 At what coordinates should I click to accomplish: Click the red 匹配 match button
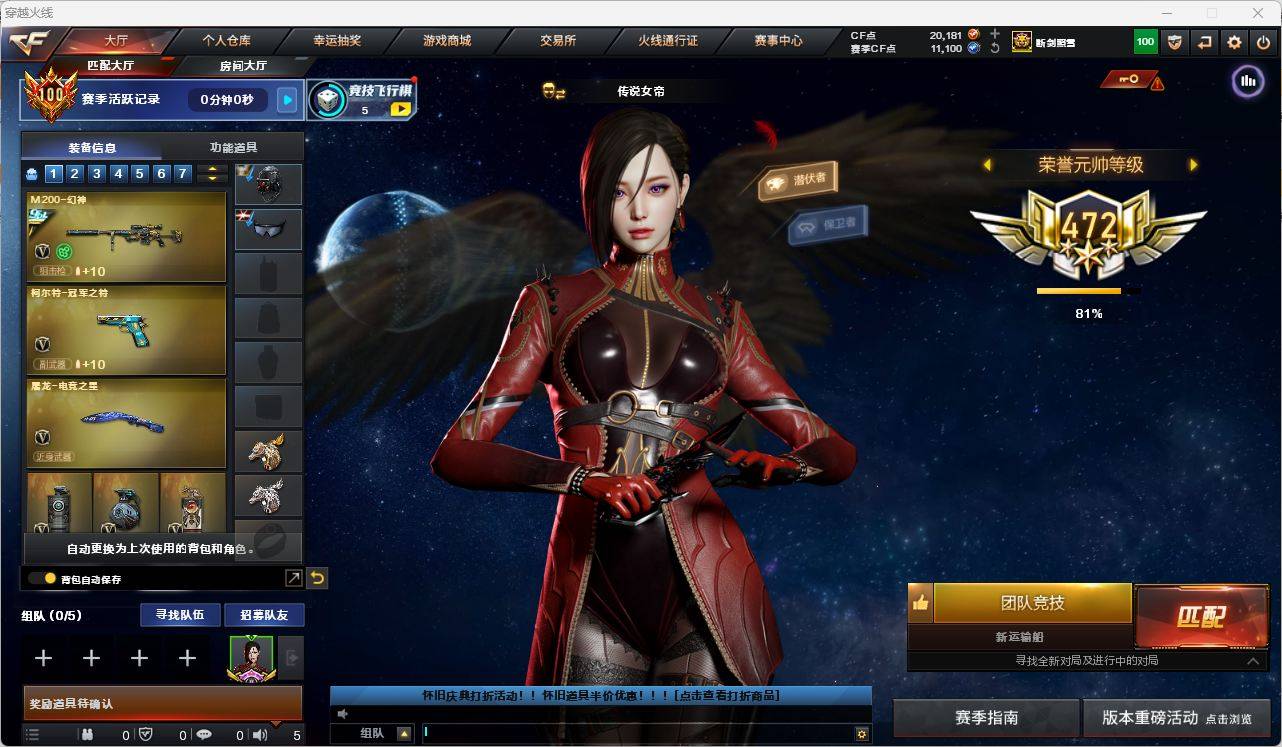click(x=1200, y=616)
